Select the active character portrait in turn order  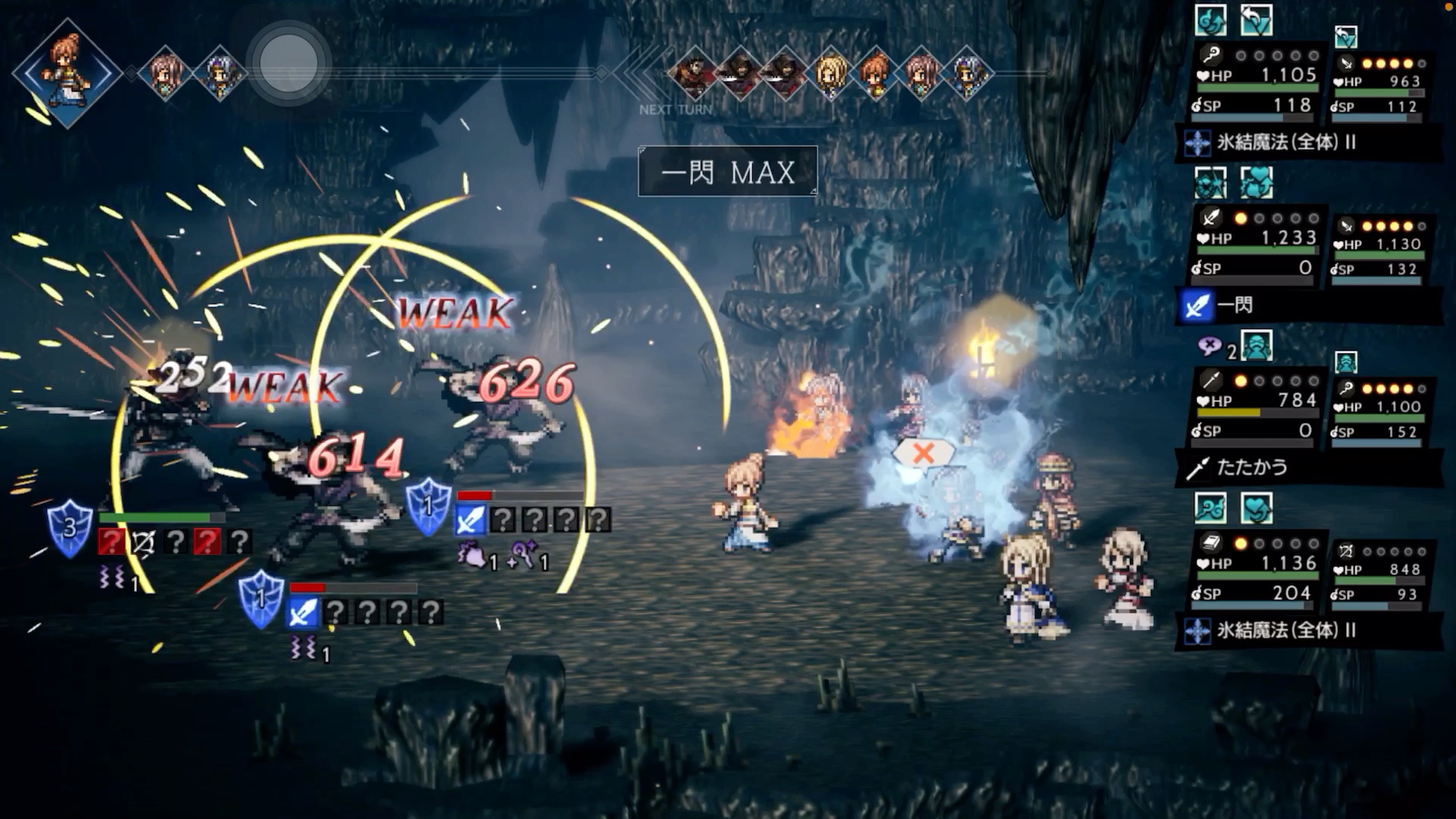67,72
